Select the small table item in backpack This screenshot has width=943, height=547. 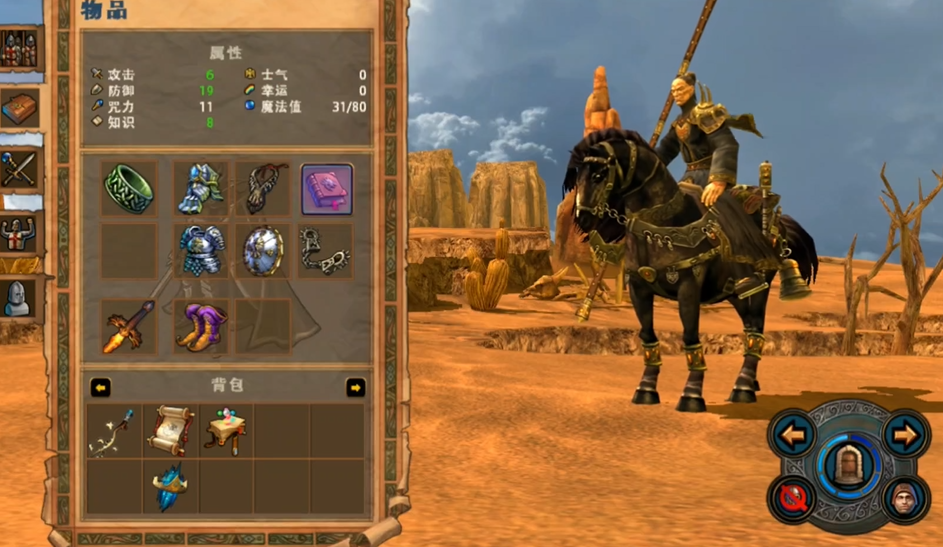click(225, 430)
